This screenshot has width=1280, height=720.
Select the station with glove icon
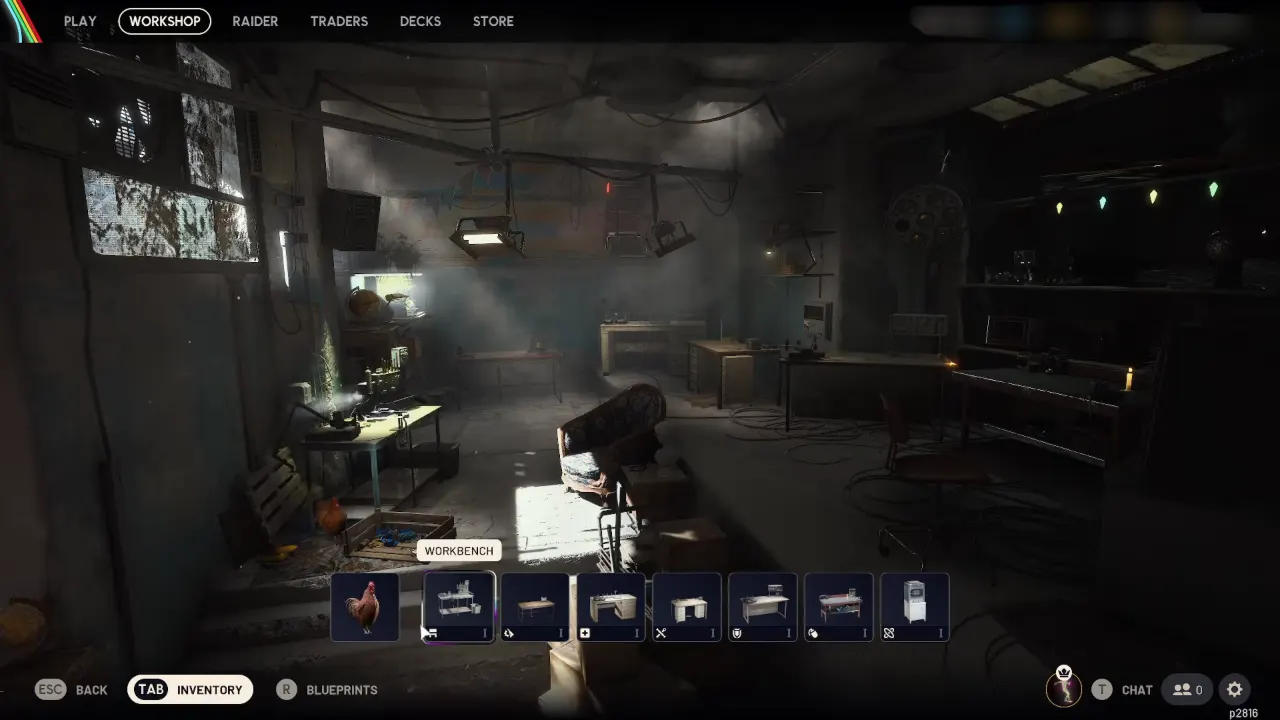click(838, 605)
